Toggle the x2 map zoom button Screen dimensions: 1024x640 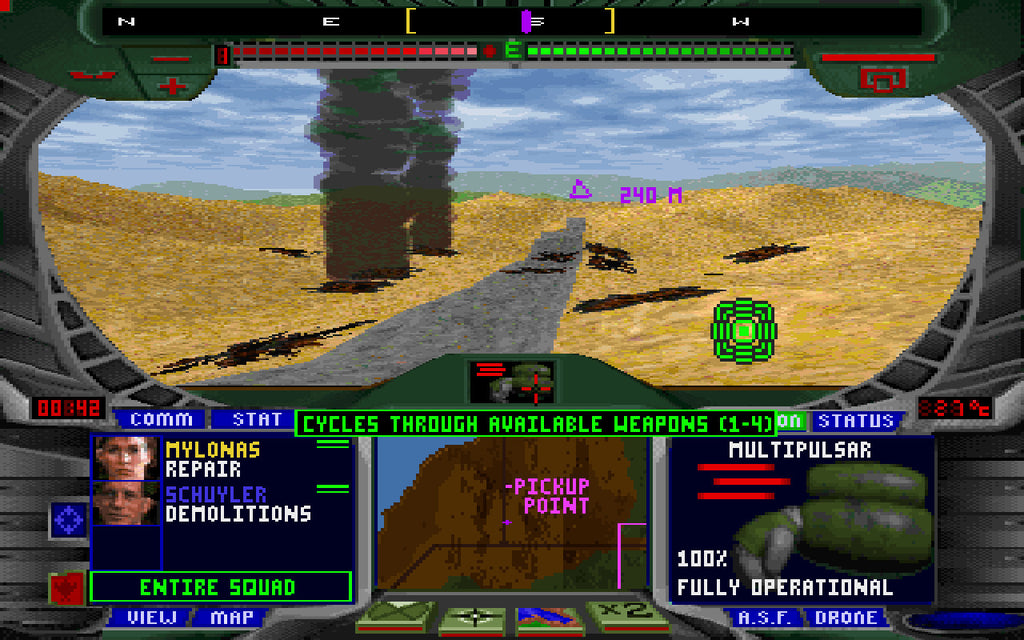621,615
